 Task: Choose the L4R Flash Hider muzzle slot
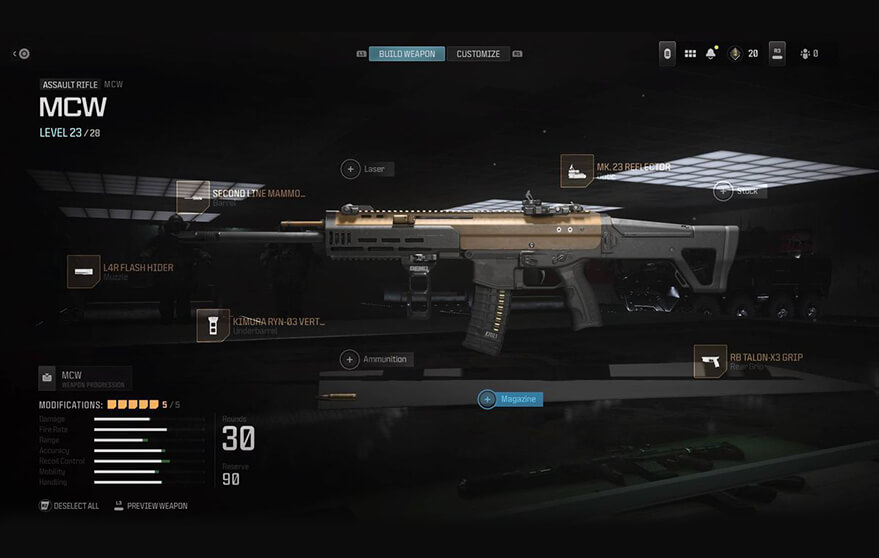(84, 271)
